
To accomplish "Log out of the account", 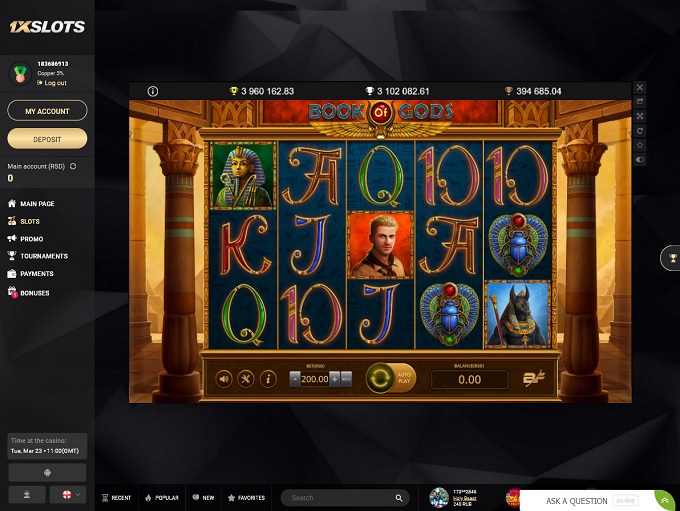I will coord(55,83).
